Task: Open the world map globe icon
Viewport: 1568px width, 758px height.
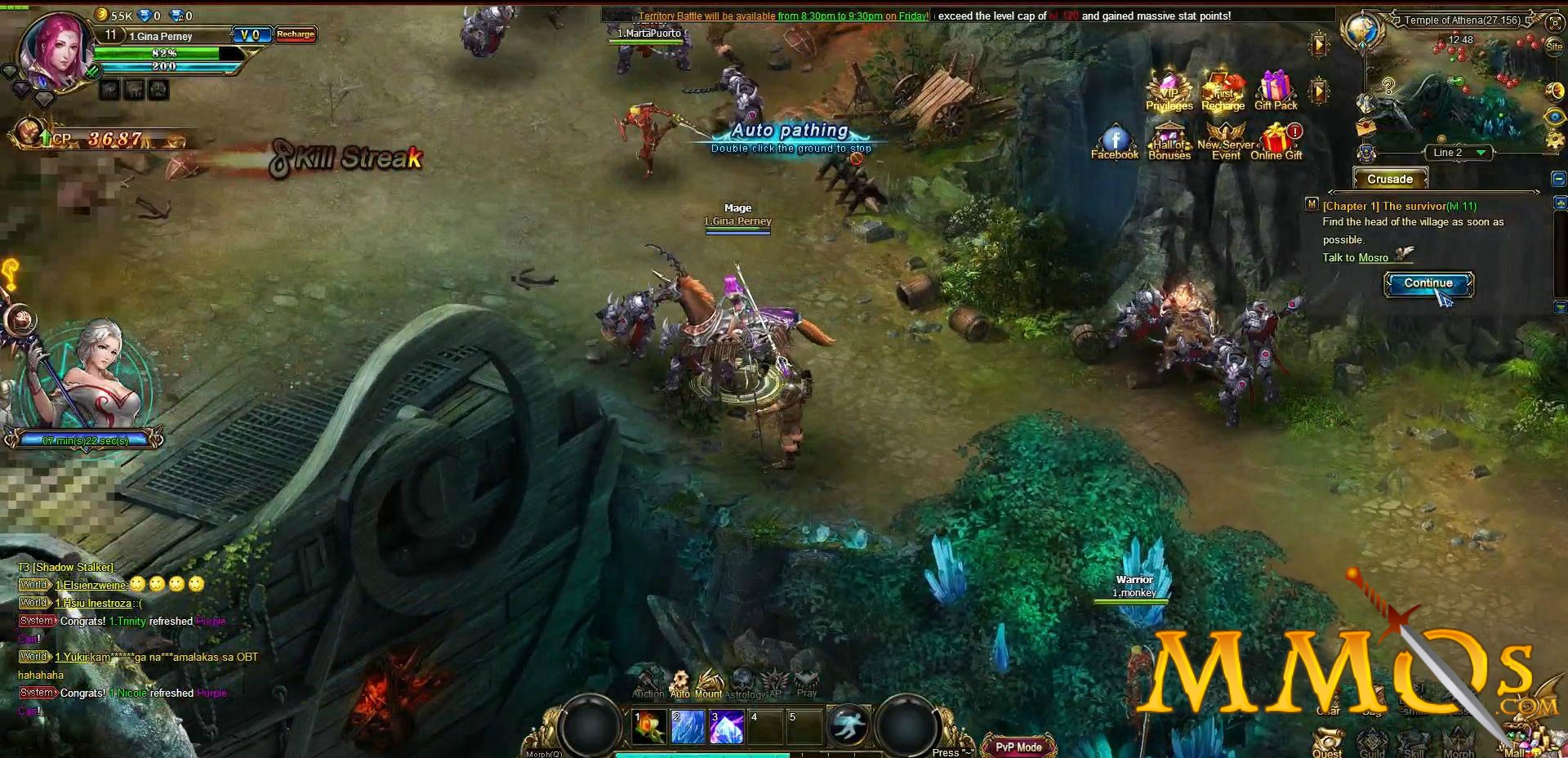Action: pyautogui.click(x=1361, y=31)
